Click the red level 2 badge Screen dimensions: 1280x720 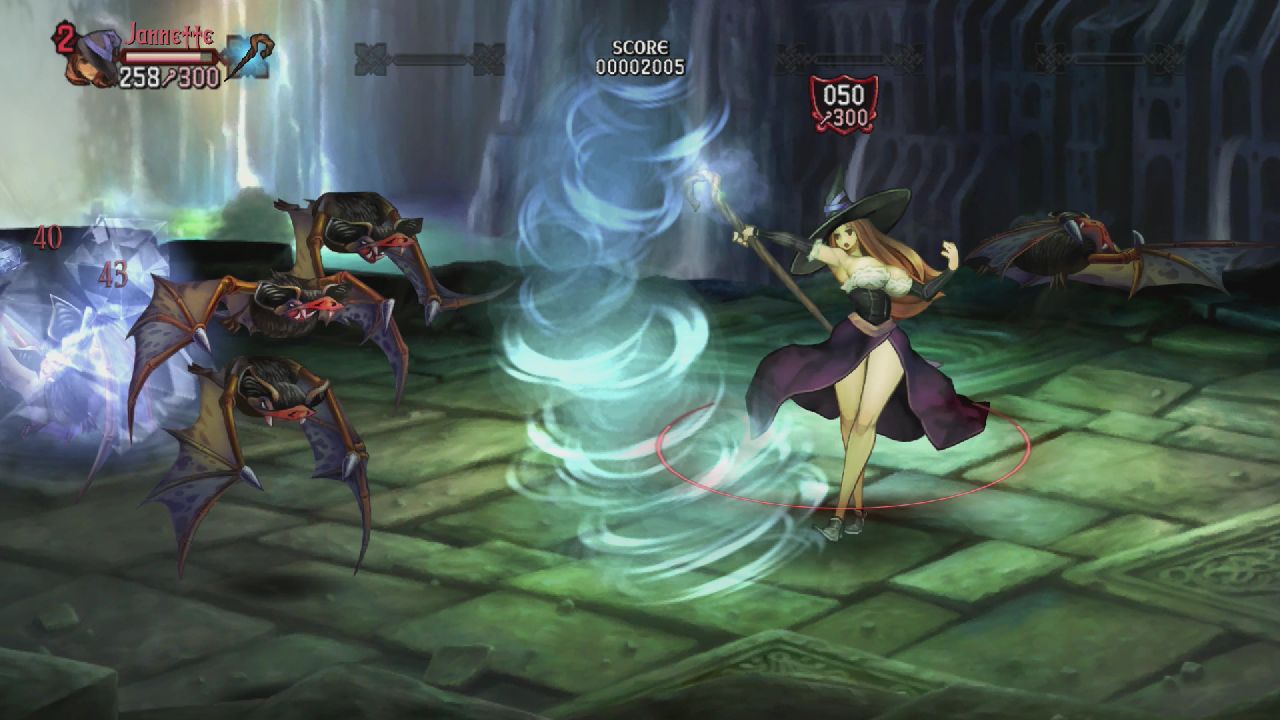tap(66, 36)
